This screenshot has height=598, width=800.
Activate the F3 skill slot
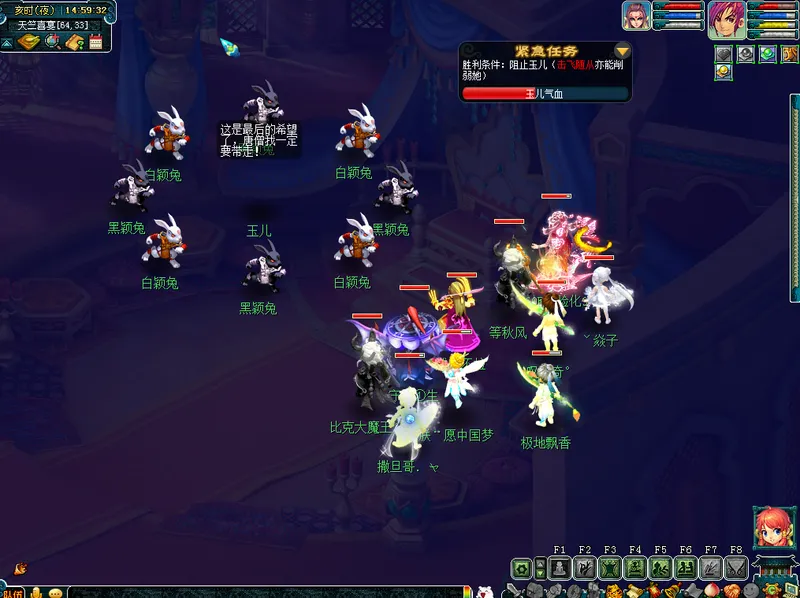(x=610, y=569)
